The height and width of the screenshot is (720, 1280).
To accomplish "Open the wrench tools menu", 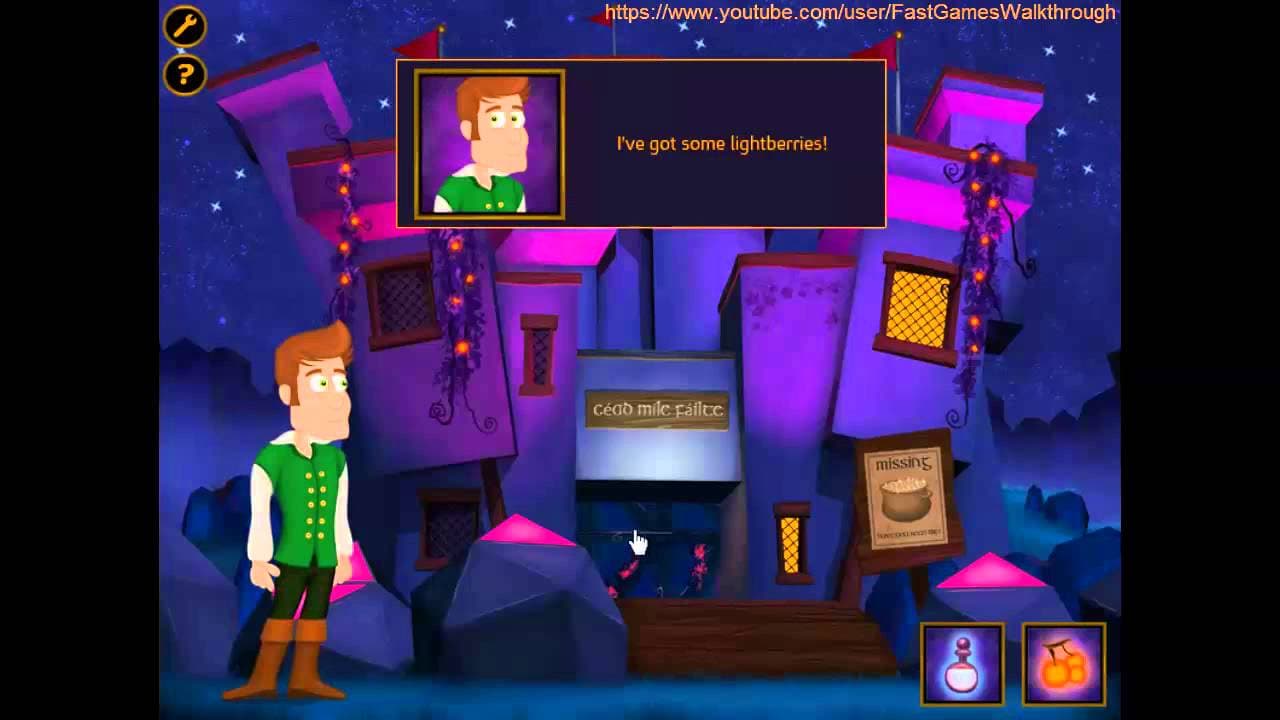I will 184,27.
